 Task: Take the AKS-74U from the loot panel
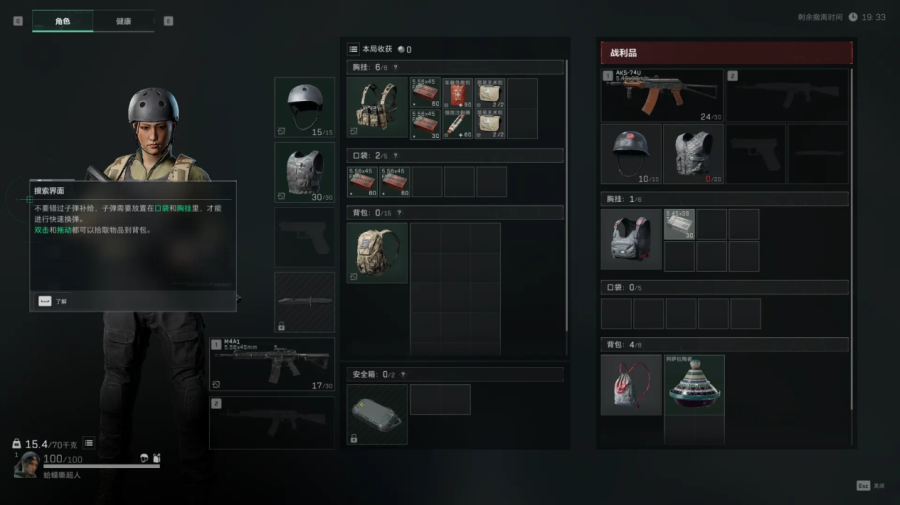[x=662, y=95]
